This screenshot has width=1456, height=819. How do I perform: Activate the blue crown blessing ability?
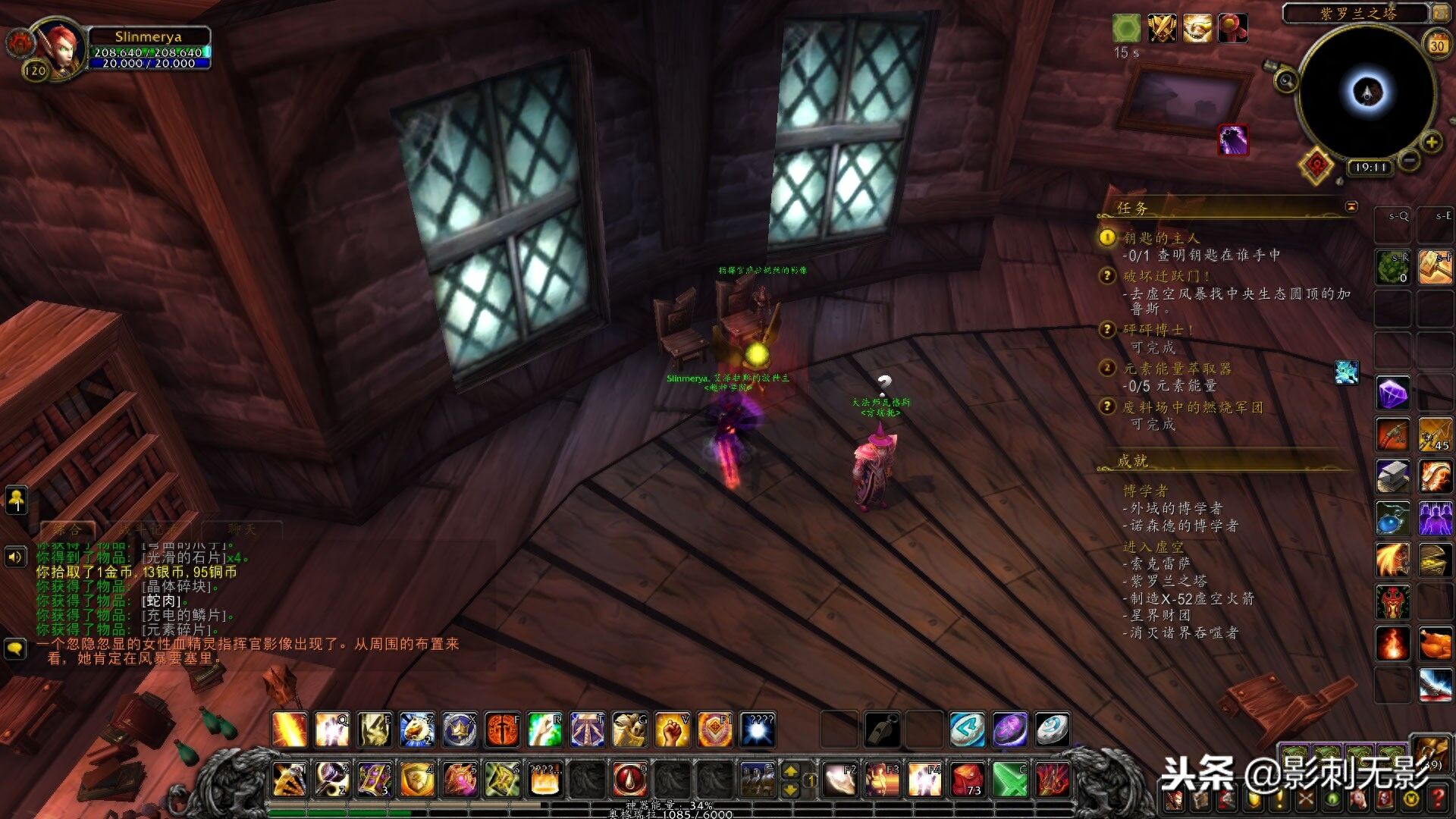point(460,730)
